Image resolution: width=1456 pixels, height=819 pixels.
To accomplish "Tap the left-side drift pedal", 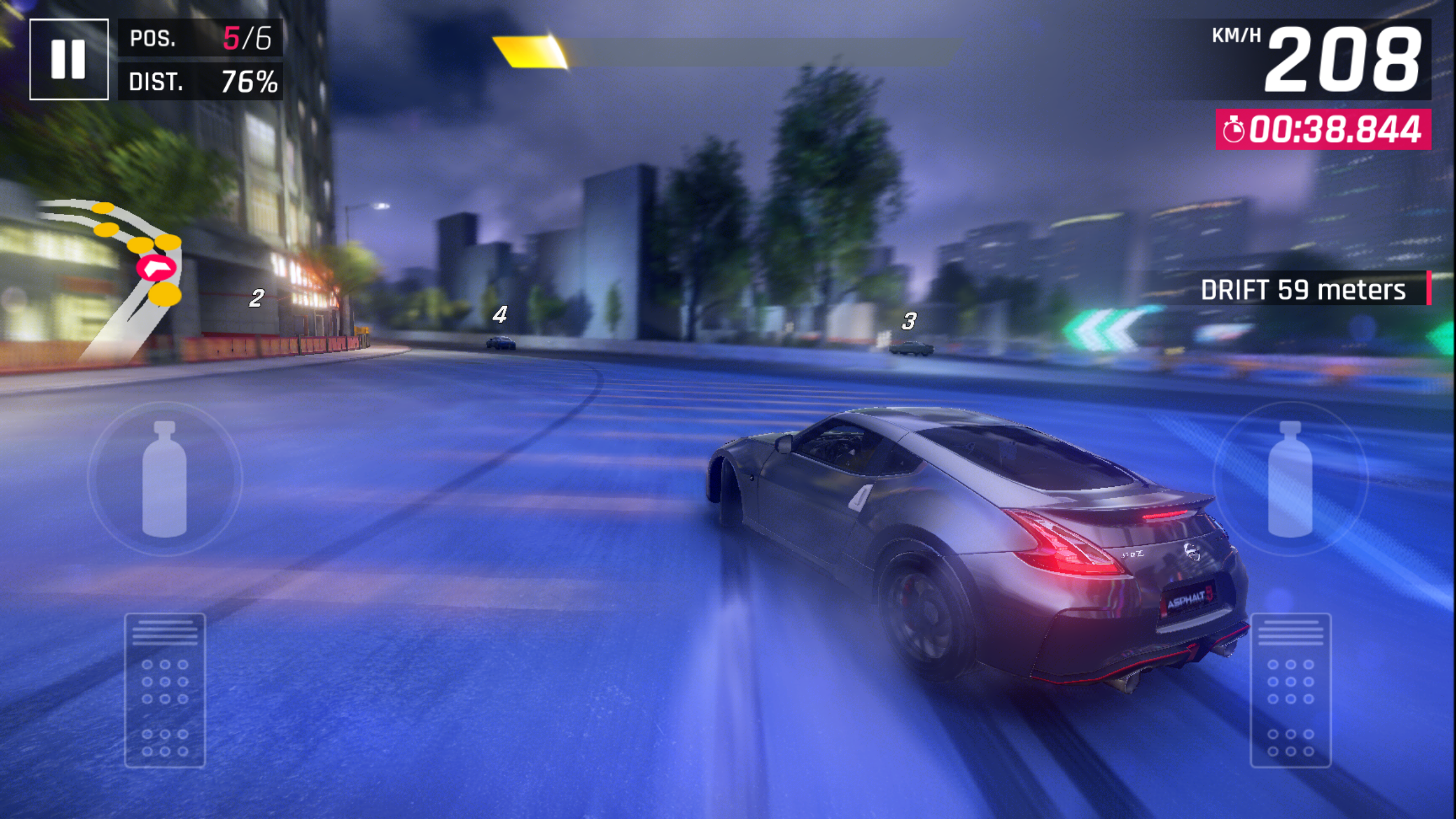I will pyautogui.click(x=165, y=690).
